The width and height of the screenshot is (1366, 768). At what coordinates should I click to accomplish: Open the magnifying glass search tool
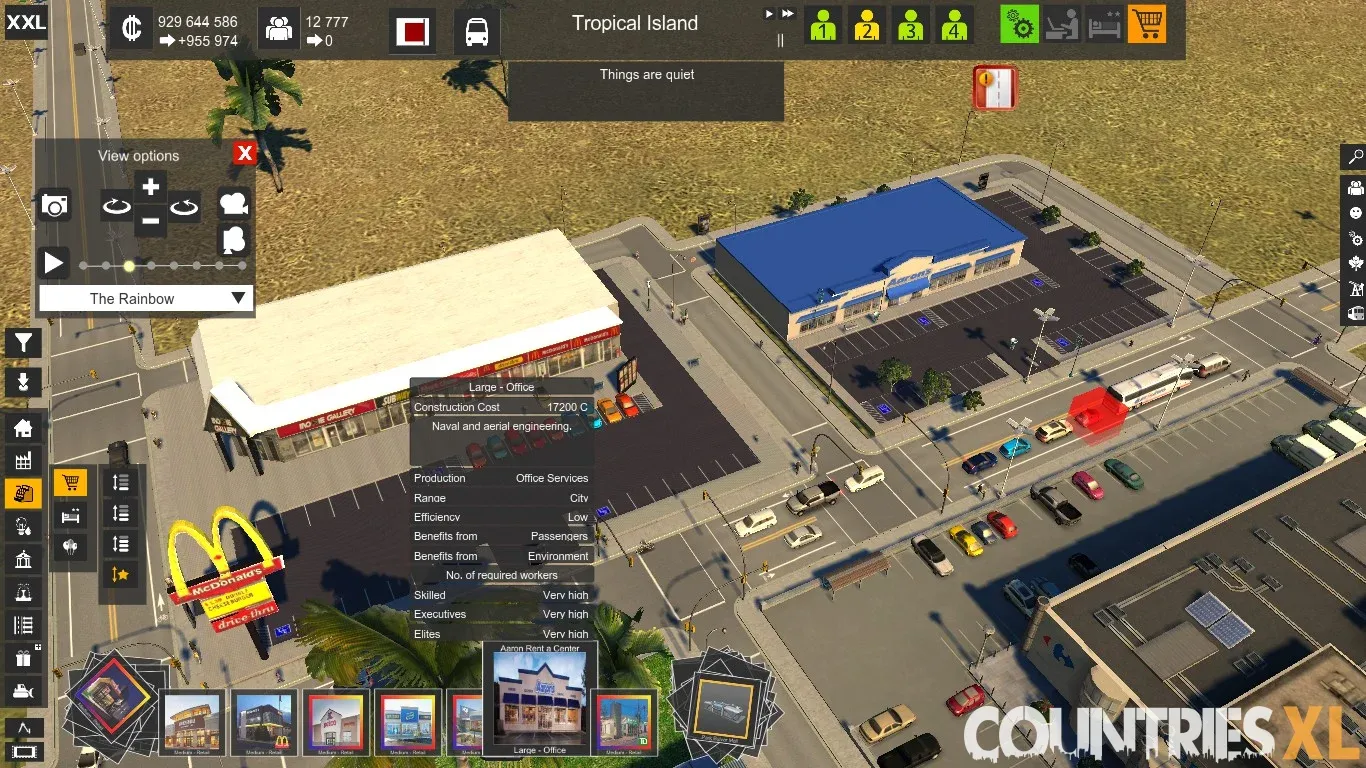[1355, 157]
